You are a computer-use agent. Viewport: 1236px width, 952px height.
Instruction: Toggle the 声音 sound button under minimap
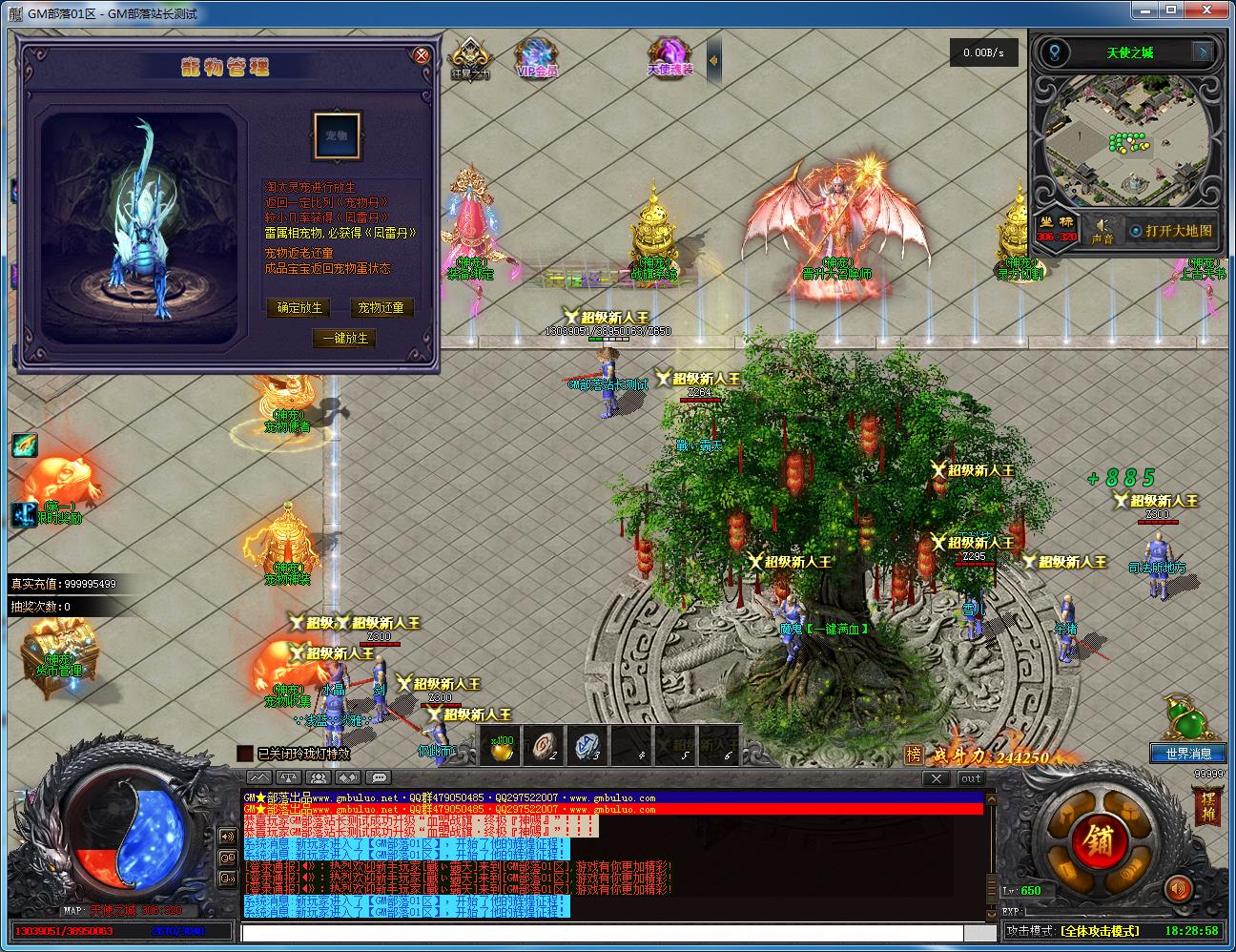click(x=1102, y=231)
